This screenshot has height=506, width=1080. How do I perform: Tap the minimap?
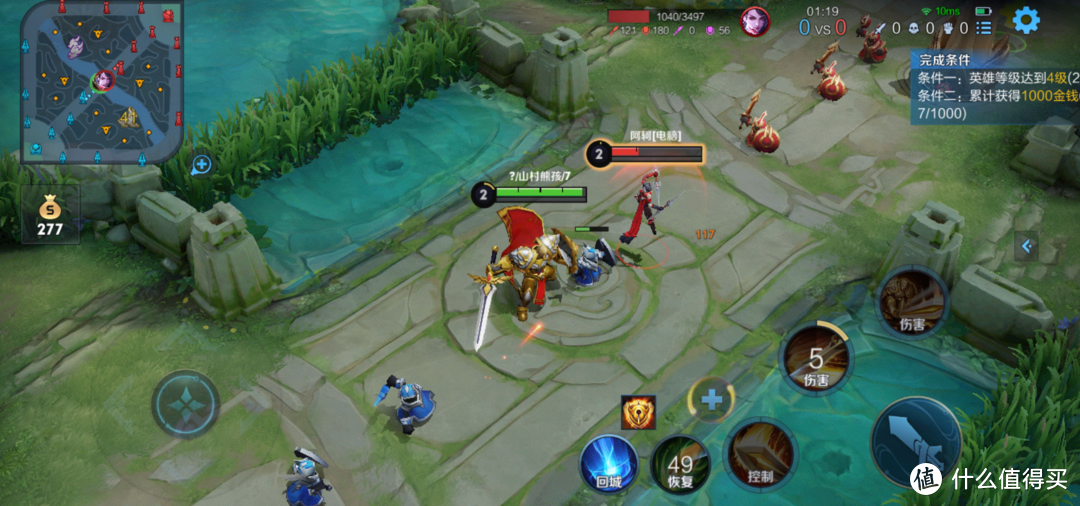pyautogui.click(x=101, y=80)
